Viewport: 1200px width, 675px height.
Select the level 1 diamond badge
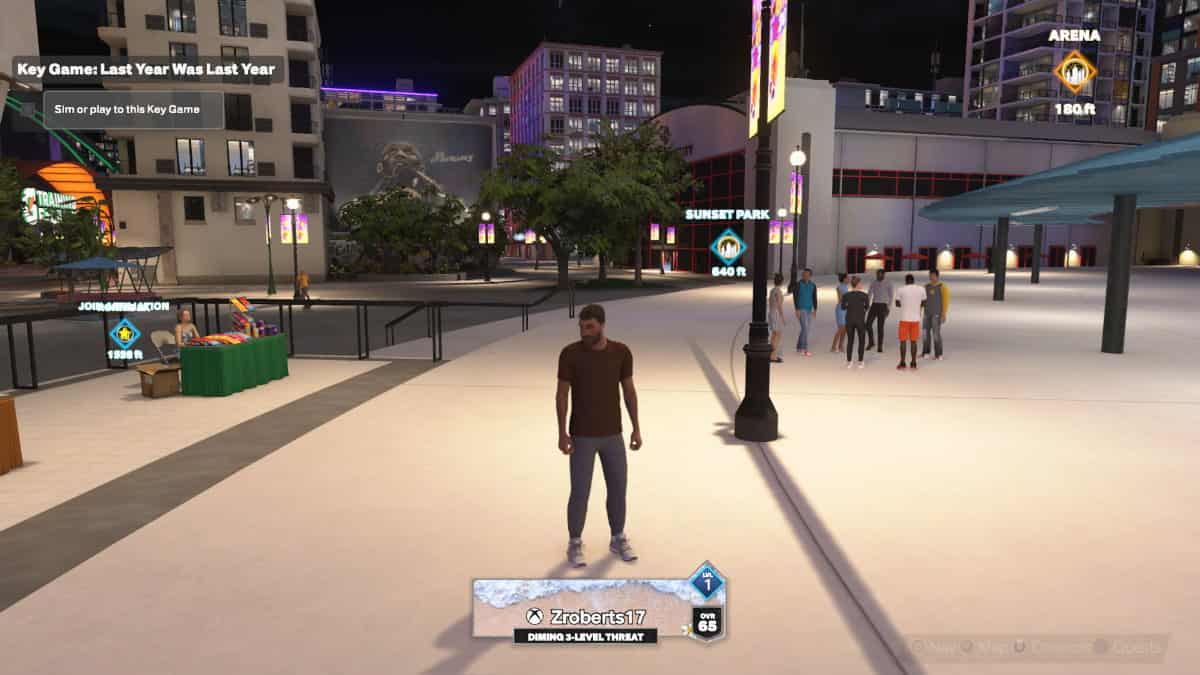[707, 581]
